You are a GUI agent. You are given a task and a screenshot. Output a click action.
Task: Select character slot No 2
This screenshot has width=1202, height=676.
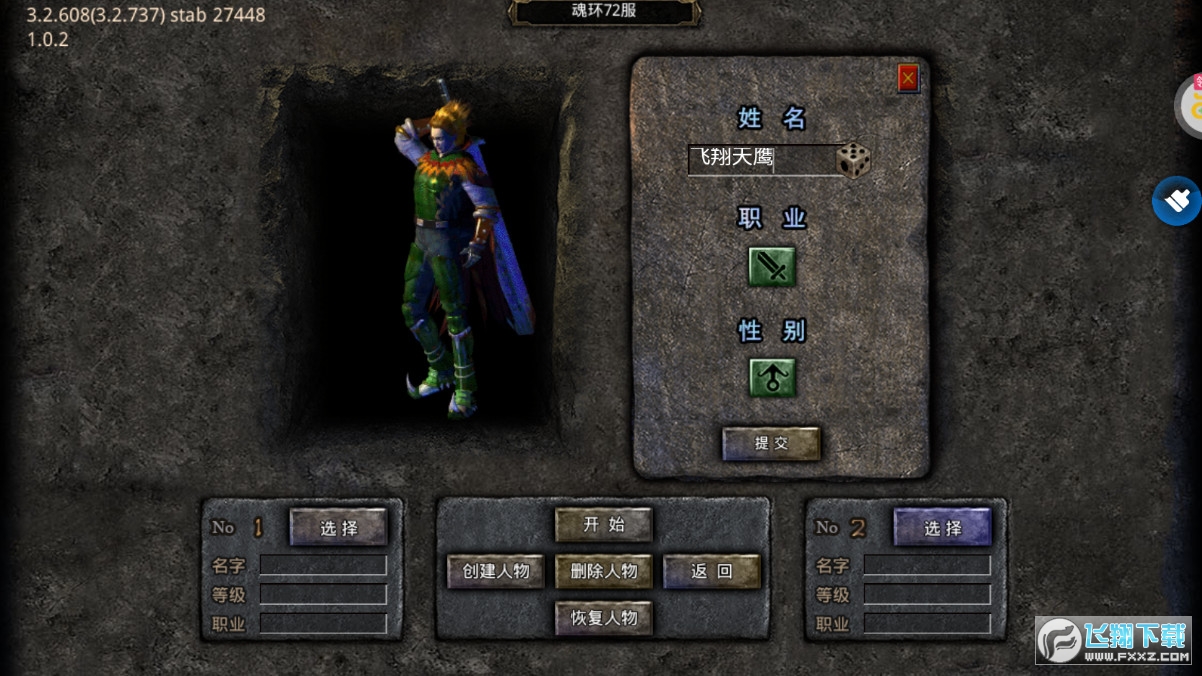(942, 527)
